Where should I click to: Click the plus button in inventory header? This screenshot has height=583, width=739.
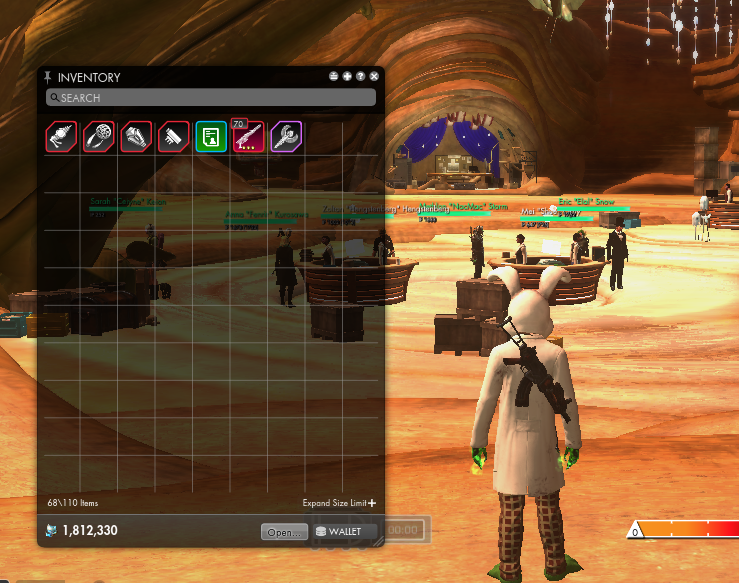pyautogui.click(x=347, y=76)
